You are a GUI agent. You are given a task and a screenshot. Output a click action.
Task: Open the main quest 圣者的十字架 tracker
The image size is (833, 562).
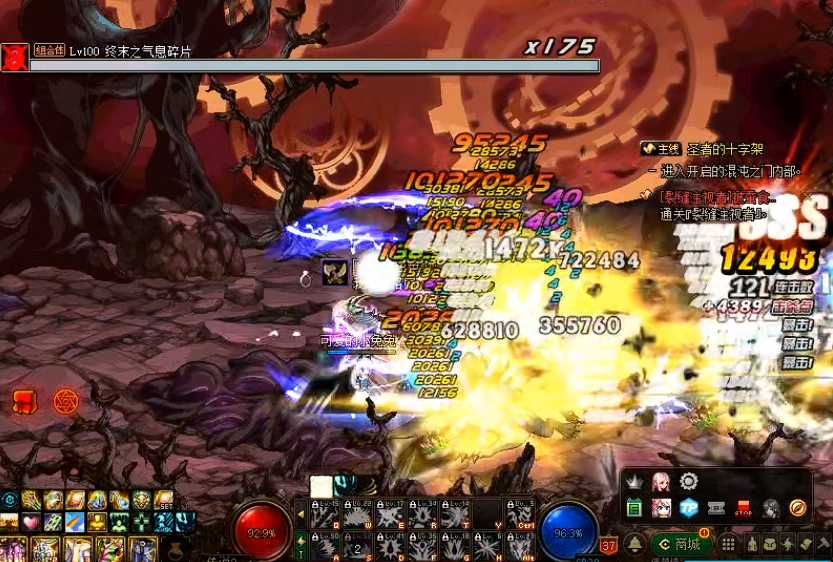click(699, 149)
